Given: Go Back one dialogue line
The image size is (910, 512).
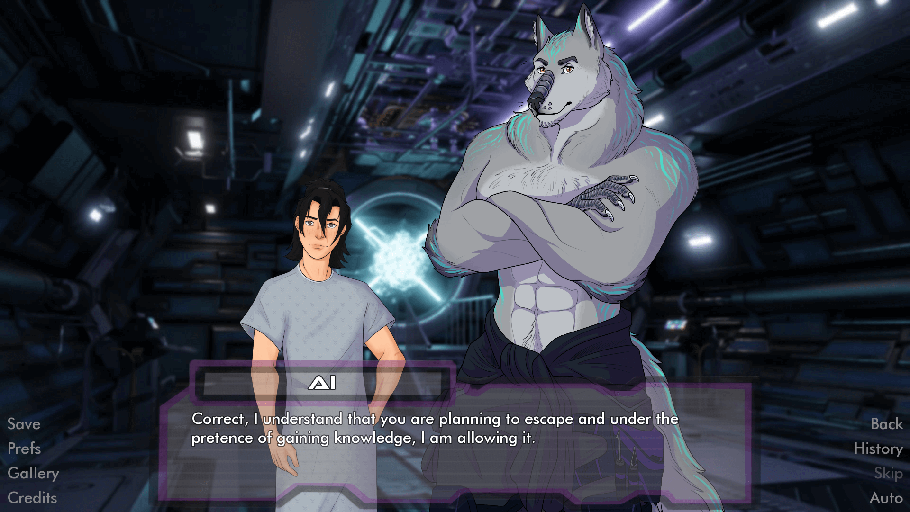Looking at the screenshot, I should (x=886, y=424).
